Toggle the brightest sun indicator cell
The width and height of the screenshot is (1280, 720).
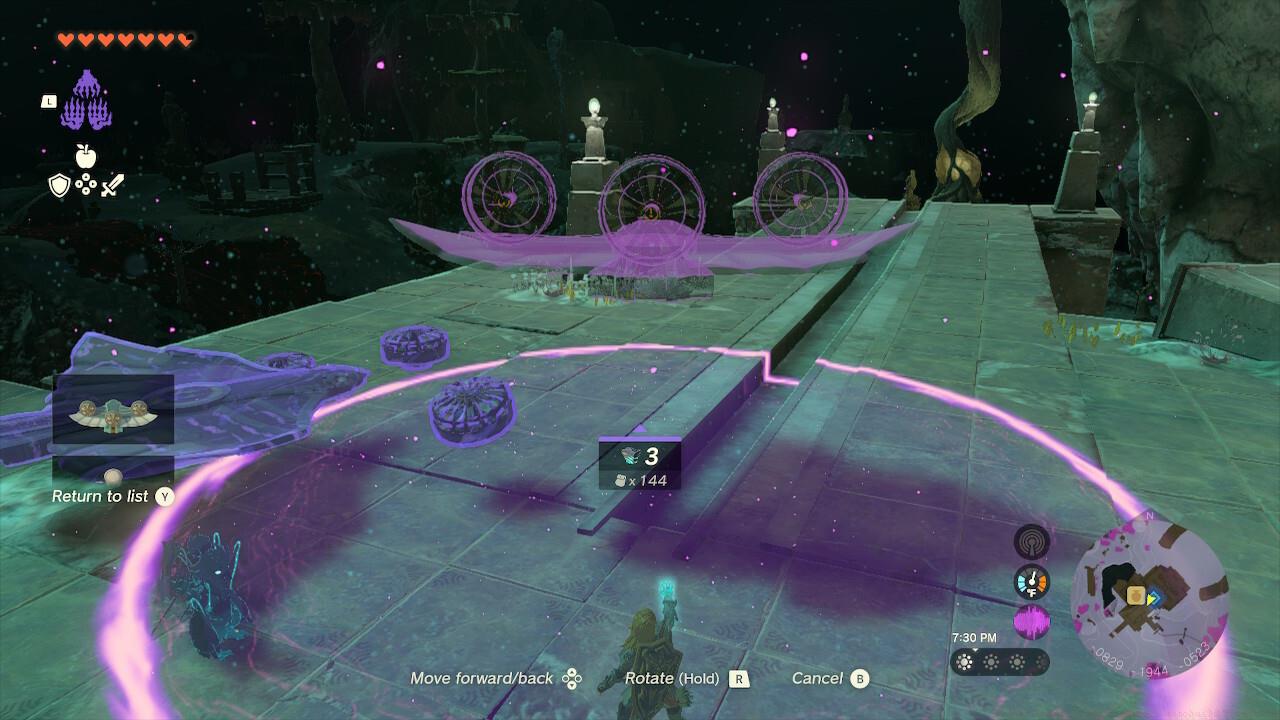click(965, 661)
